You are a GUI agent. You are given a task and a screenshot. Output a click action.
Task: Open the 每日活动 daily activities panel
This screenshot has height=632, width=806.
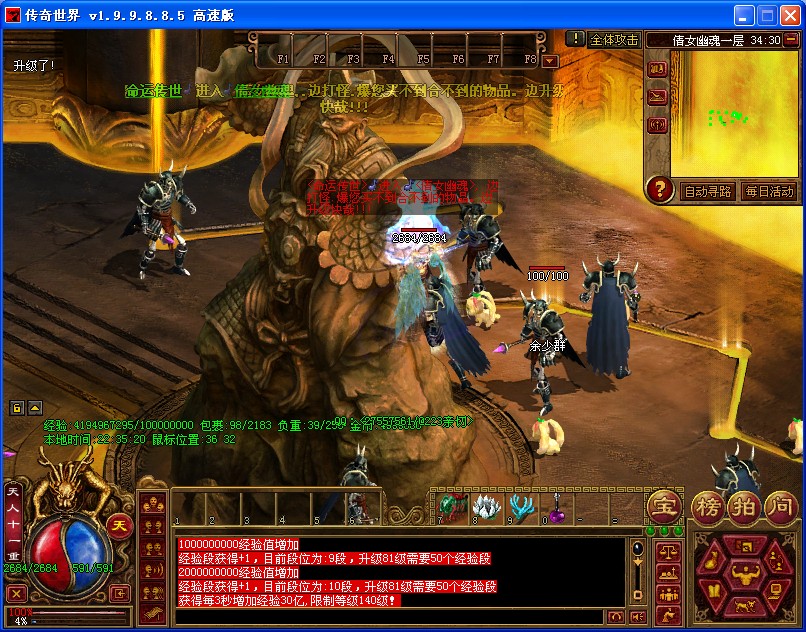(769, 191)
